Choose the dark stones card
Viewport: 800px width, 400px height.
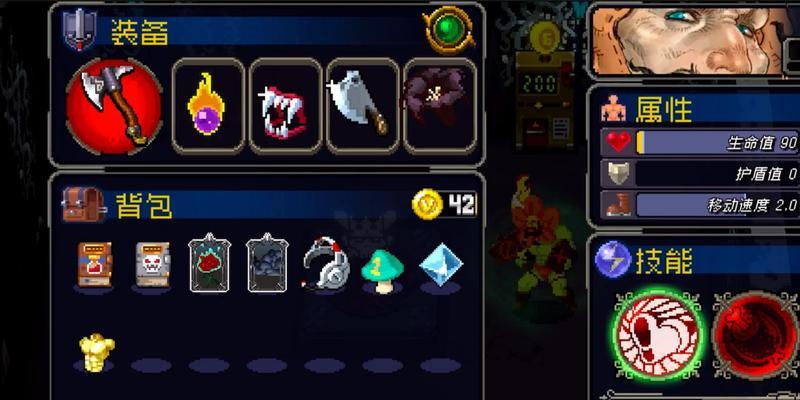click(266, 262)
